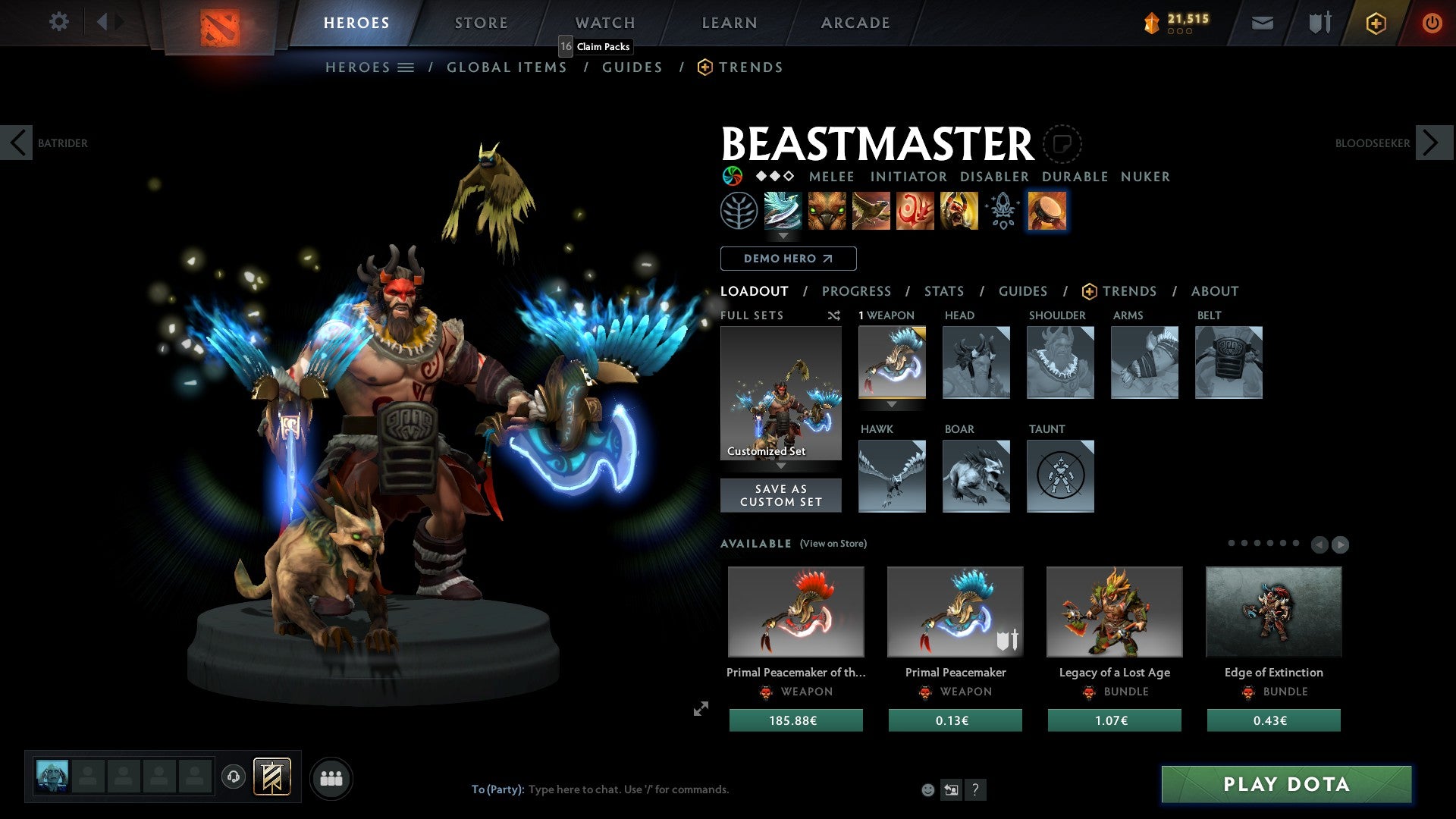Expand the heroes hamburger menu

click(x=406, y=67)
